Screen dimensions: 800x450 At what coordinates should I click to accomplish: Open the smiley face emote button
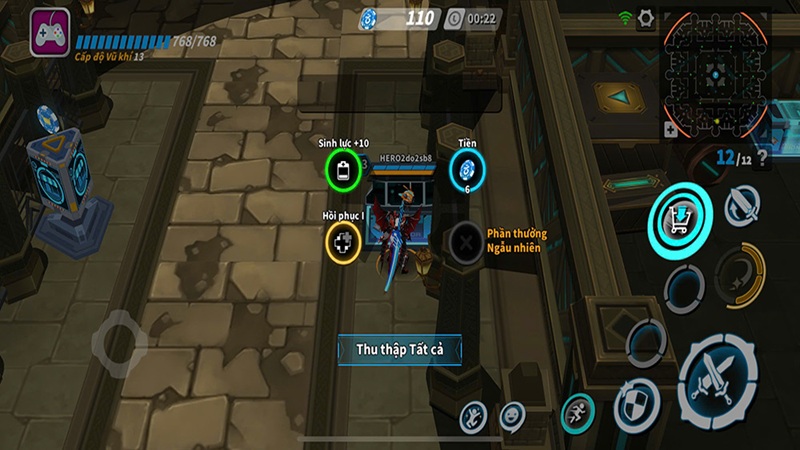click(x=512, y=413)
